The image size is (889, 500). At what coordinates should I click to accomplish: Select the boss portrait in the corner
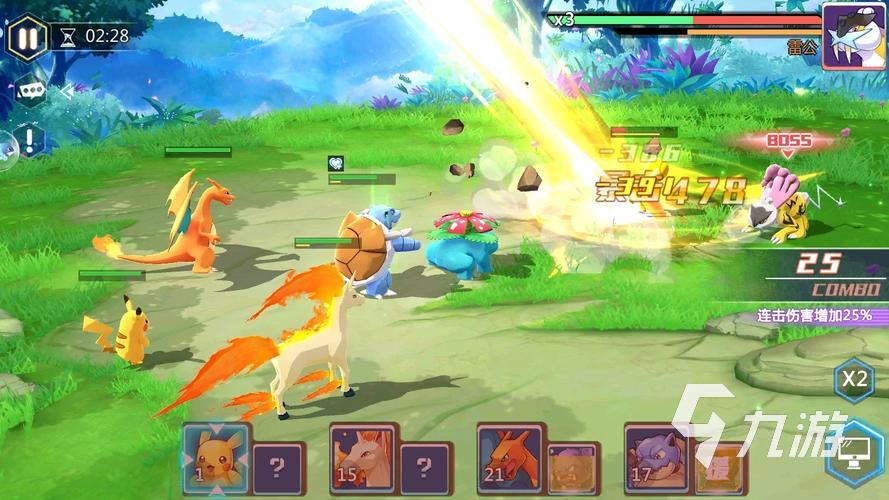853,36
